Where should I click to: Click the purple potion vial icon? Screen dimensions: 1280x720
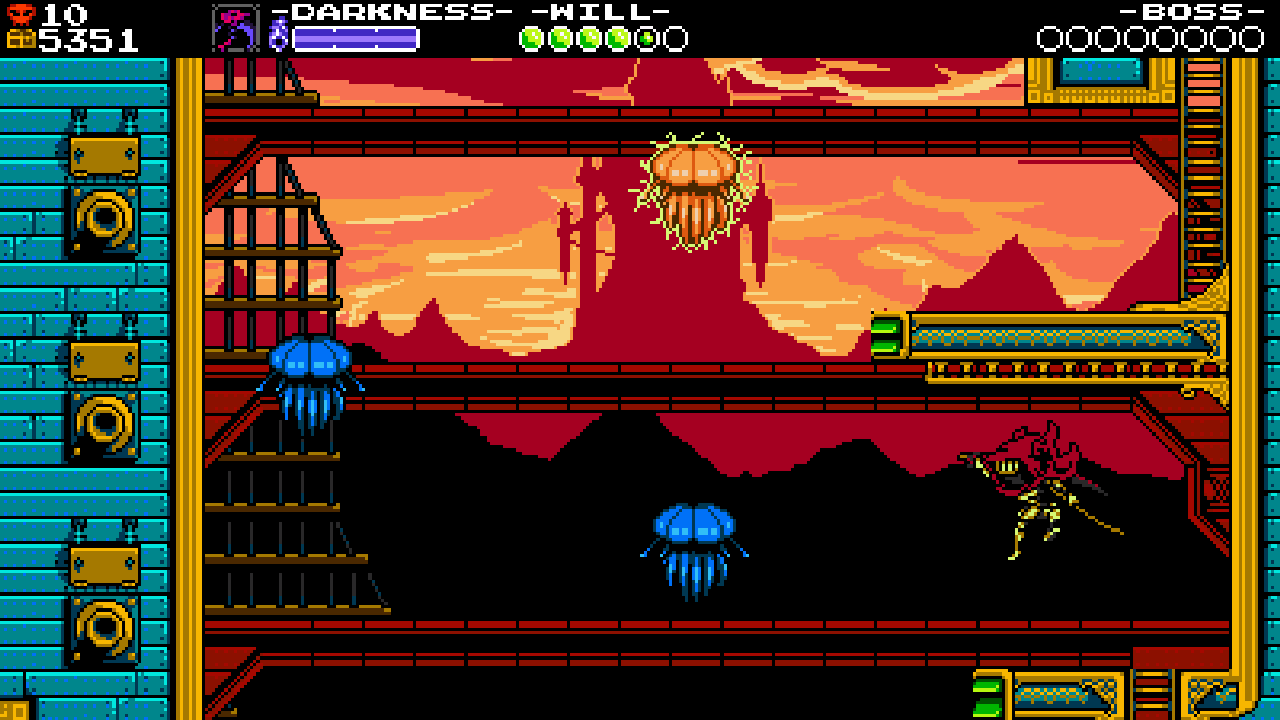pyautogui.click(x=277, y=32)
